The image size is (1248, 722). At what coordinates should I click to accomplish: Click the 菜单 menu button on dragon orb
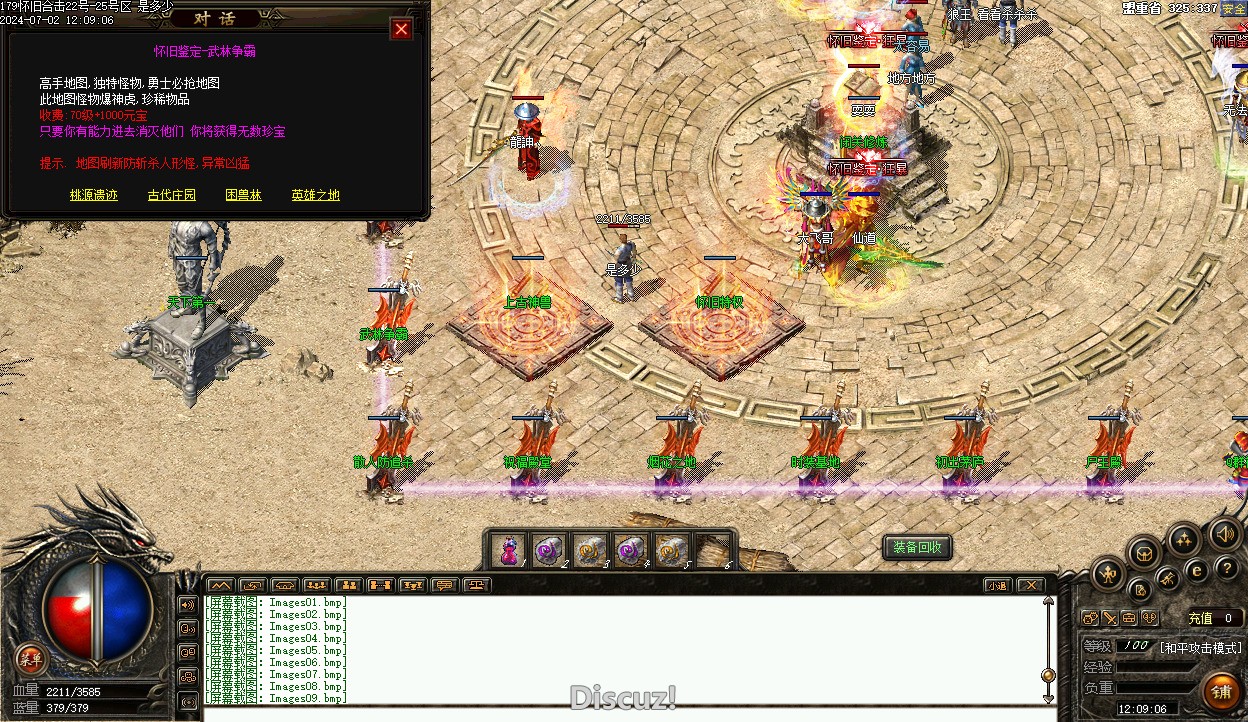click(31, 658)
